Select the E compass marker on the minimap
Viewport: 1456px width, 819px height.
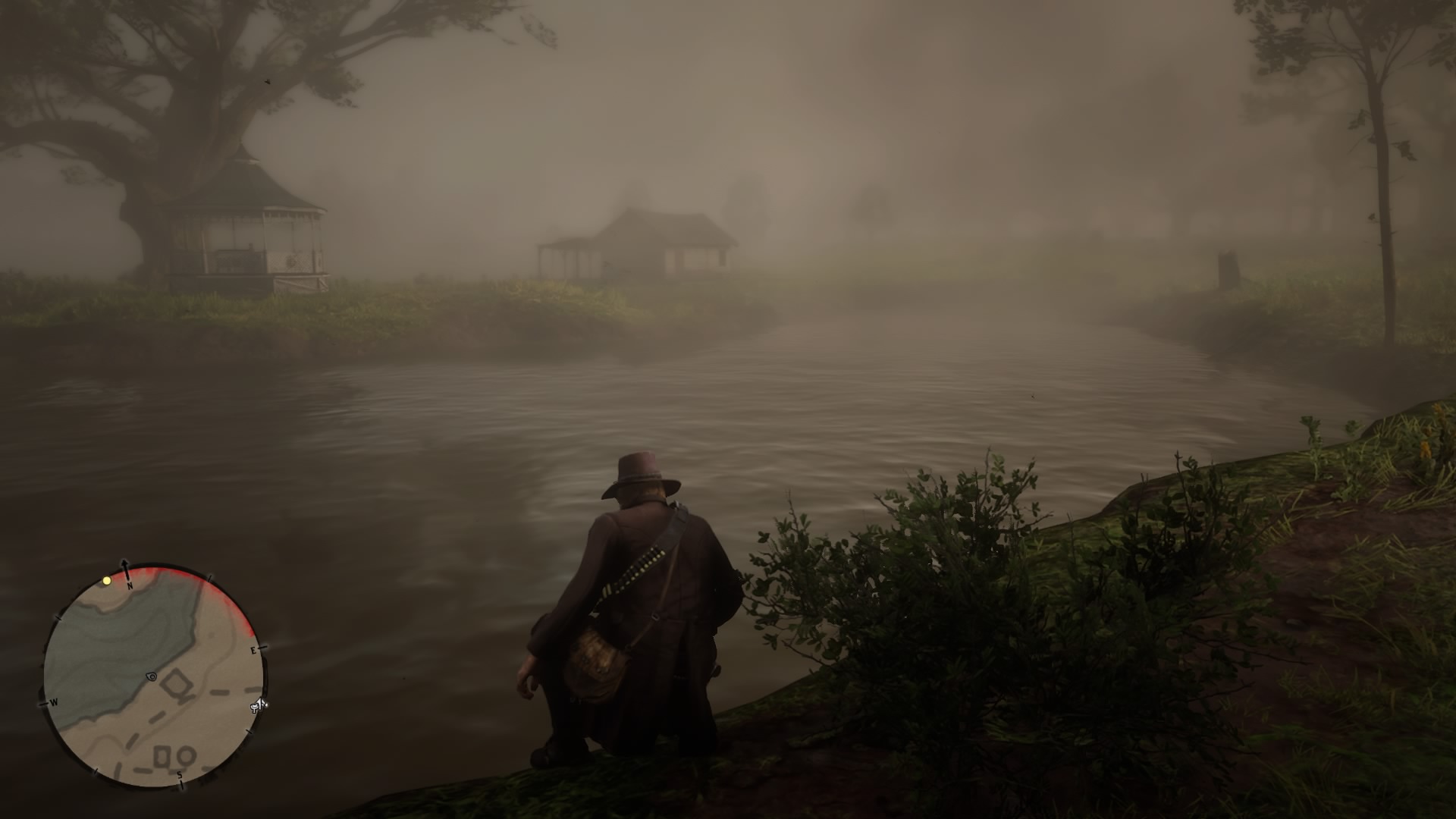click(254, 650)
